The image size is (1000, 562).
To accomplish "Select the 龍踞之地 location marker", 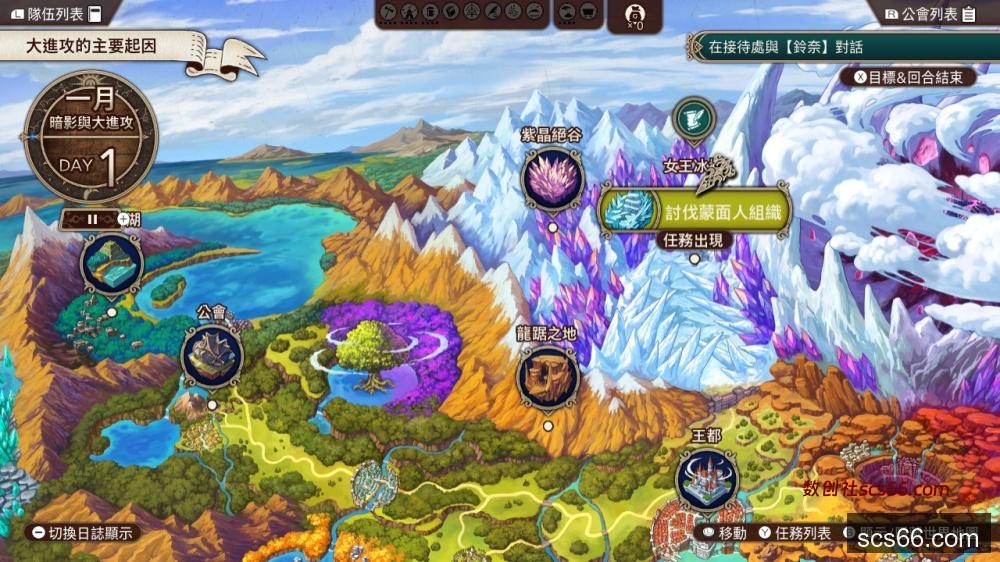I will [548, 376].
